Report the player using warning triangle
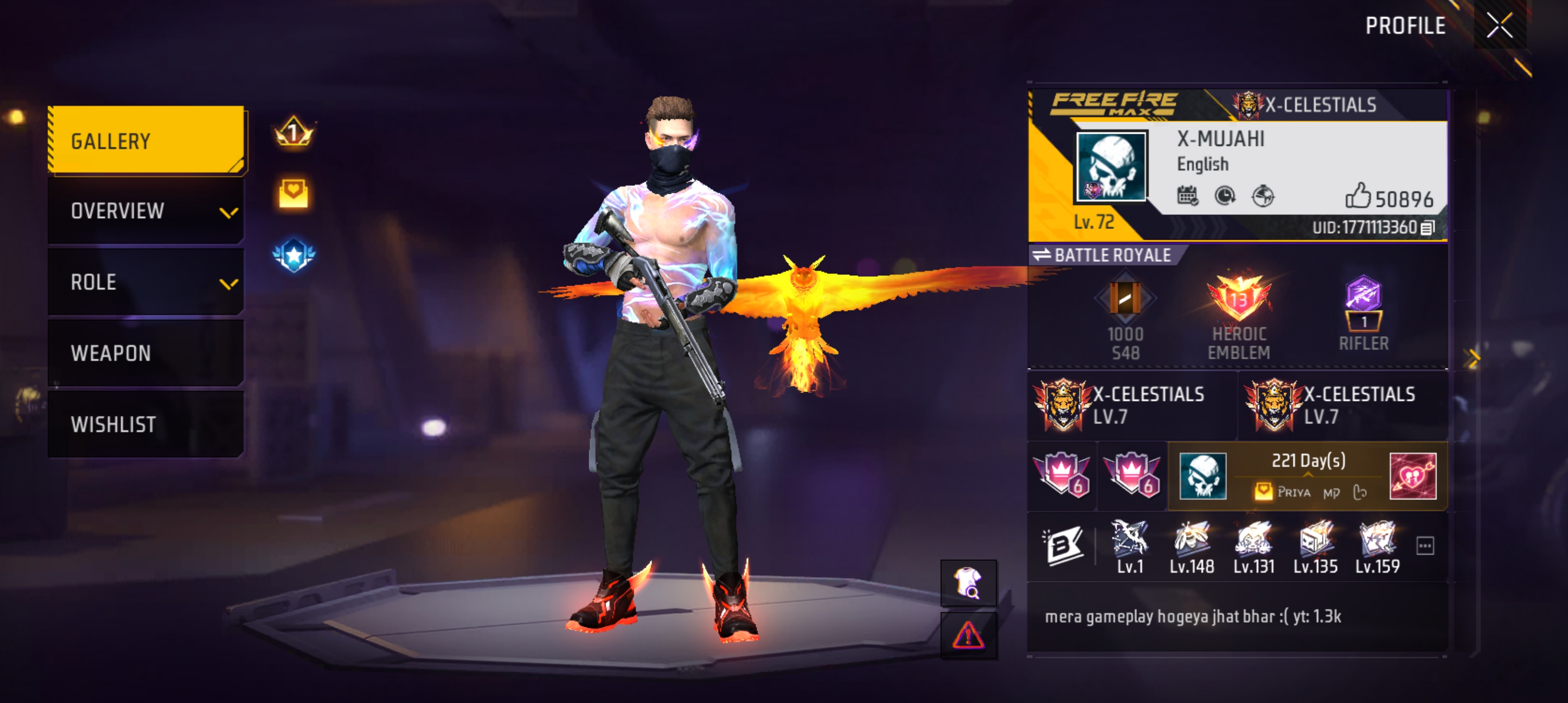 [968, 636]
